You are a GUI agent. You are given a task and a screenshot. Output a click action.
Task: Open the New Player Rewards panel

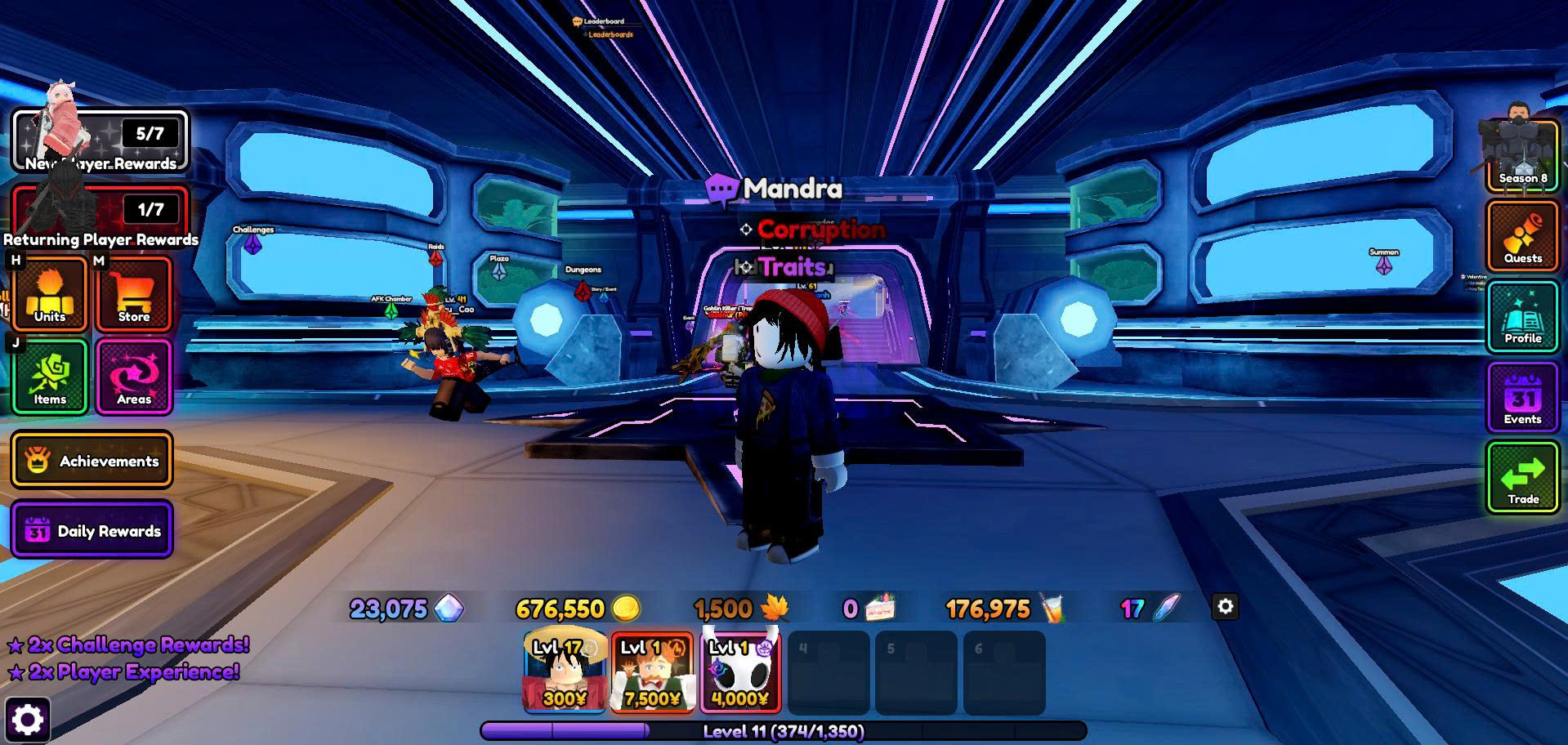coord(100,141)
